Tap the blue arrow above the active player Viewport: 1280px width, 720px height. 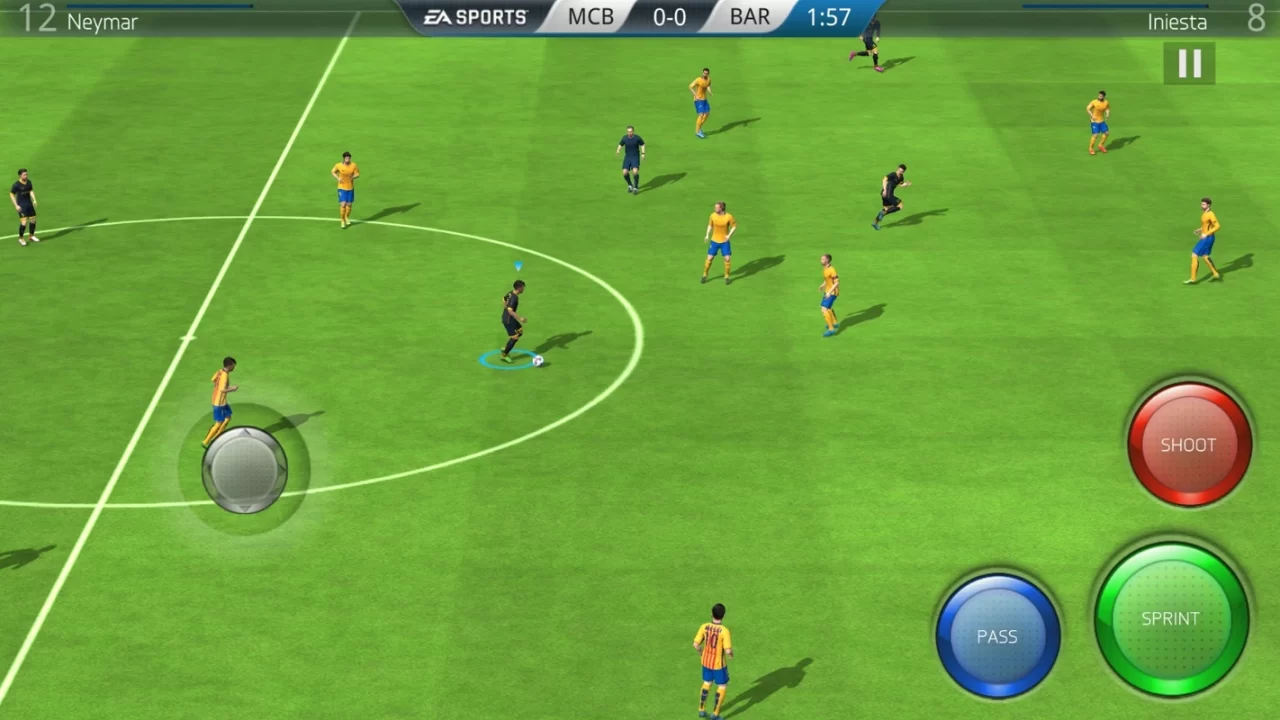pyautogui.click(x=516, y=267)
